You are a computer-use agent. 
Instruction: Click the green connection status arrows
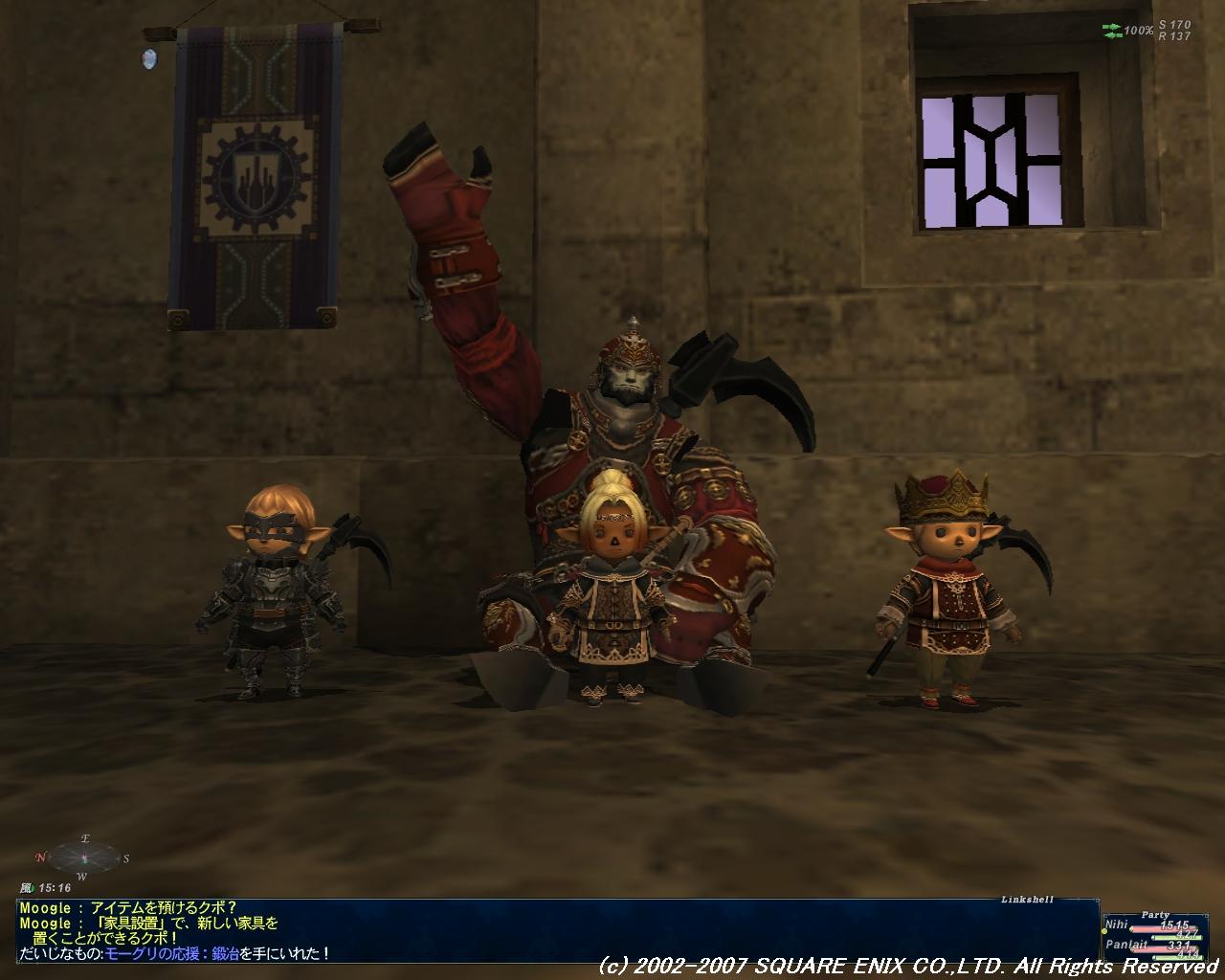(1112, 31)
